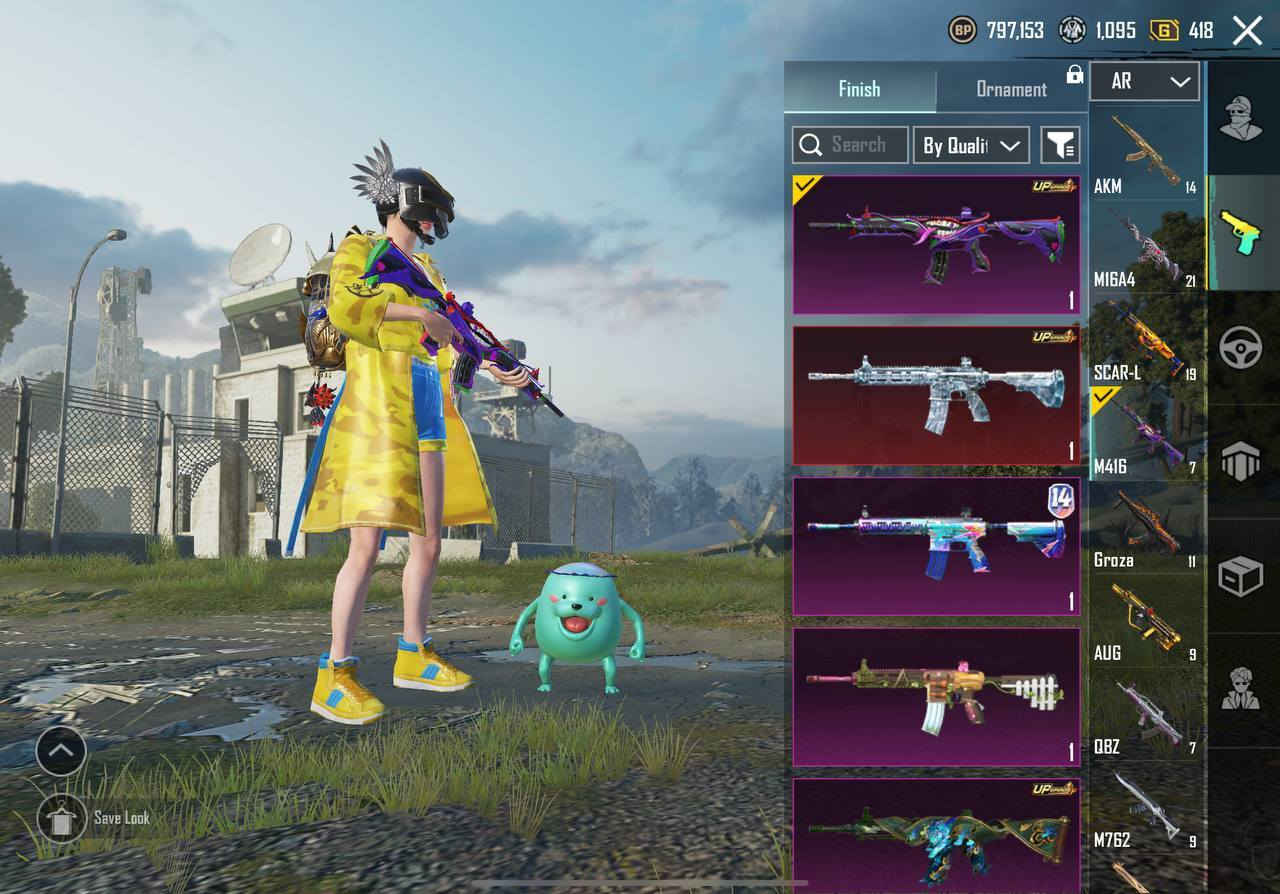The width and height of the screenshot is (1280, 894).
Task: Save the current look
Action: (x=62, y=819)
